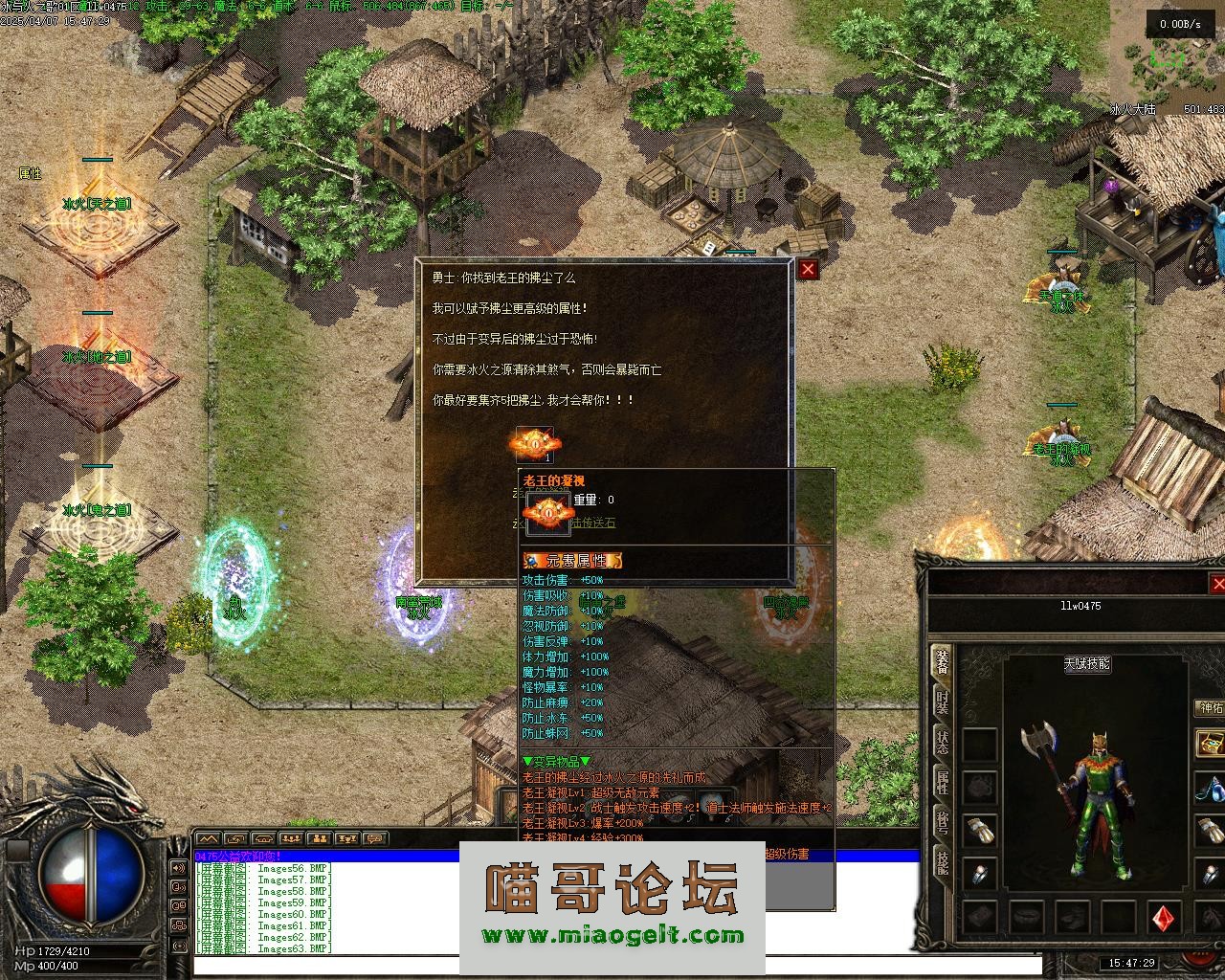Image resolution: width=1225 pixels, height=980 pixels.
Task: Switch to the 称号 title tab
Action: click(942, 822)
